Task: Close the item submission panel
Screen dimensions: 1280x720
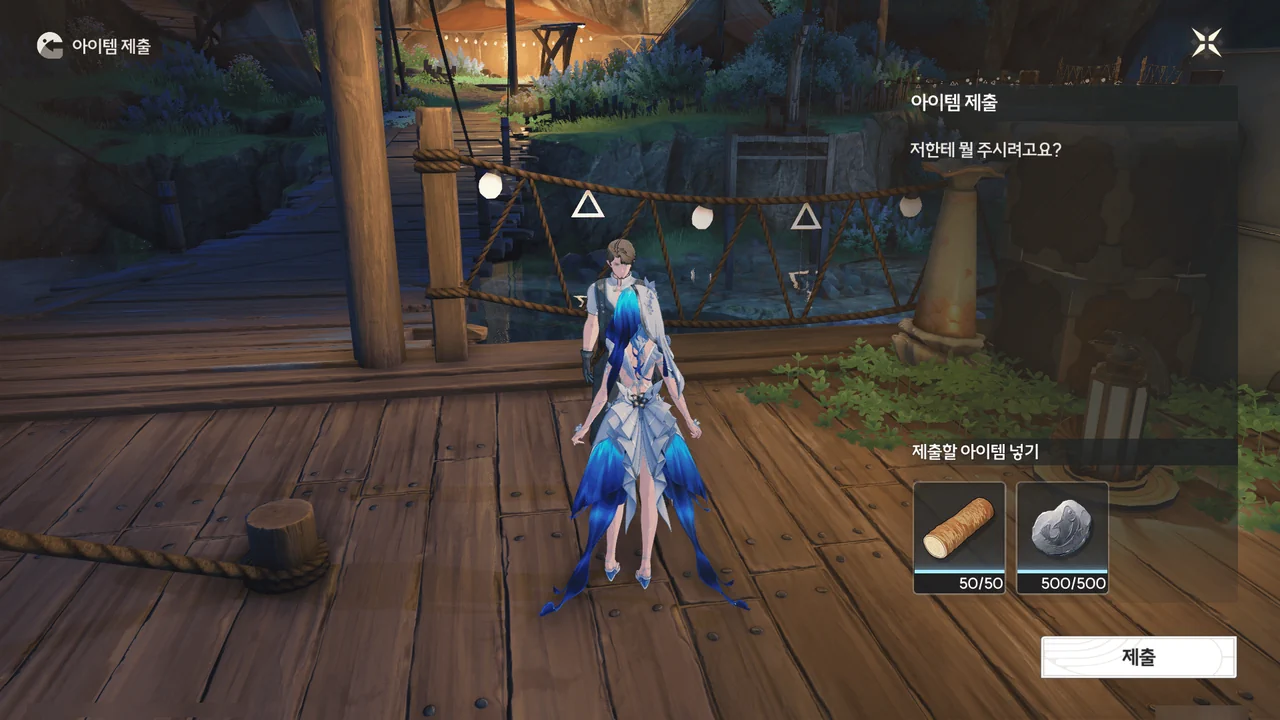Action: 1206,43
